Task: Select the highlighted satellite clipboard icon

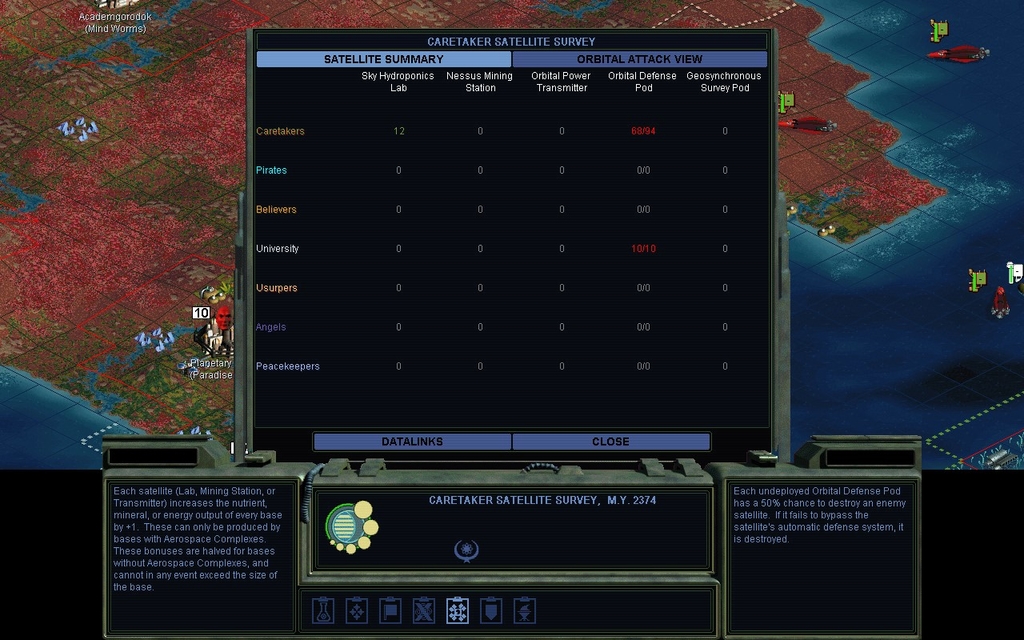Action: (457, 610)
